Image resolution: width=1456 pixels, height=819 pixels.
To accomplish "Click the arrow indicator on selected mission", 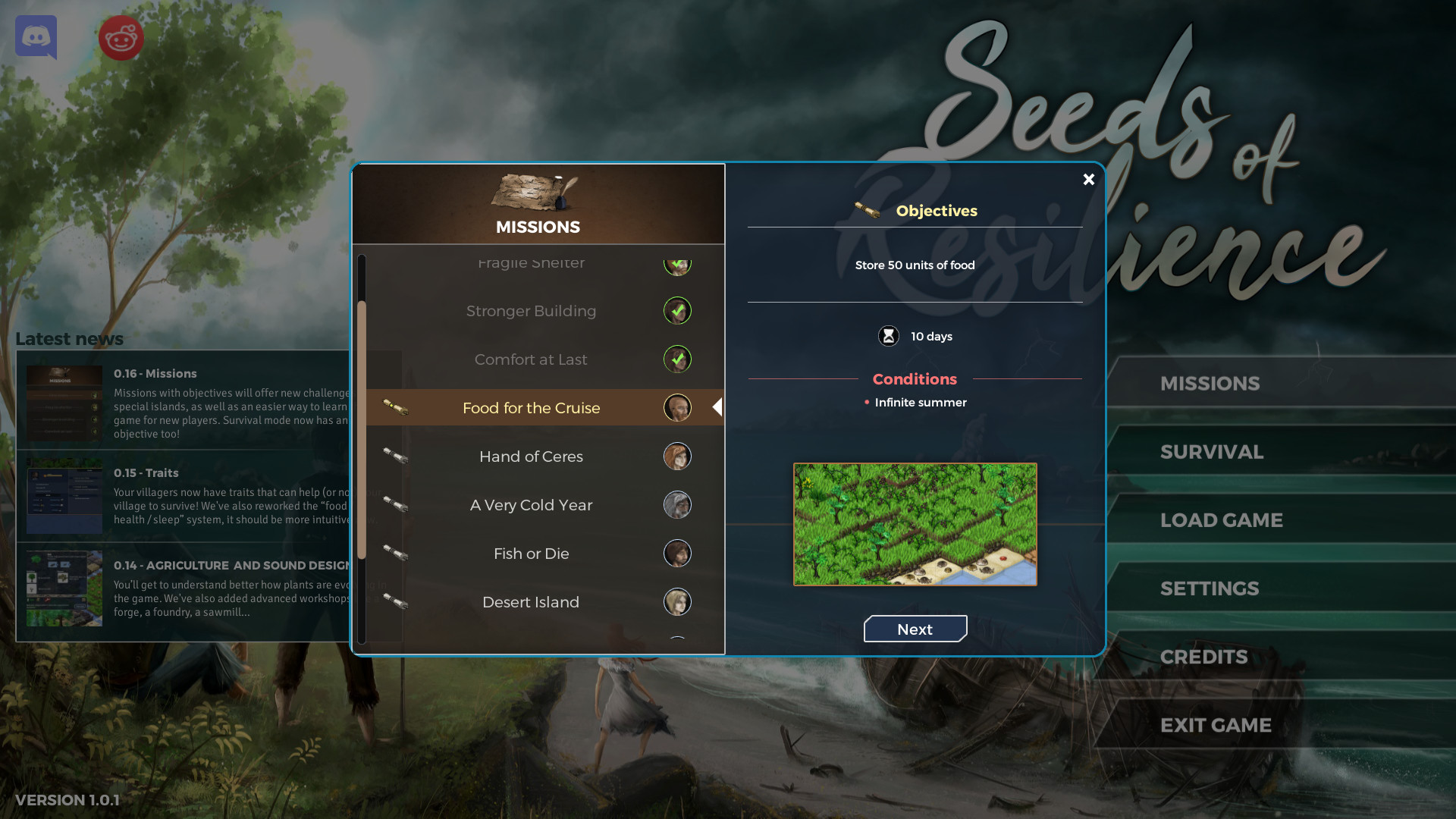I will click(x=717, y=406).
